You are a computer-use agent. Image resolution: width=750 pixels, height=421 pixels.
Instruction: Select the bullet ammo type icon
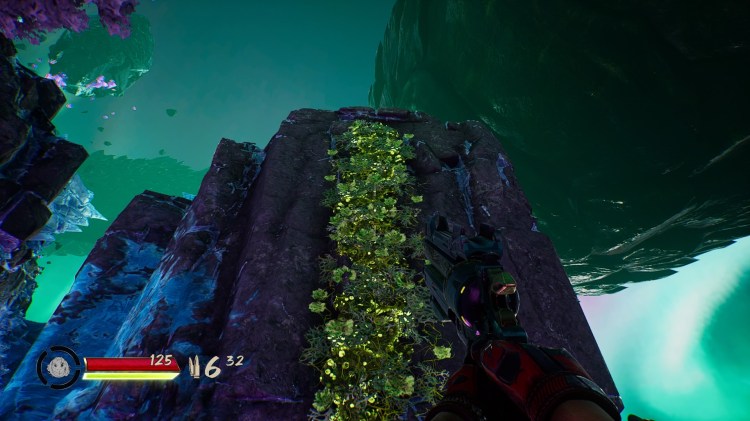coord(193,366)
